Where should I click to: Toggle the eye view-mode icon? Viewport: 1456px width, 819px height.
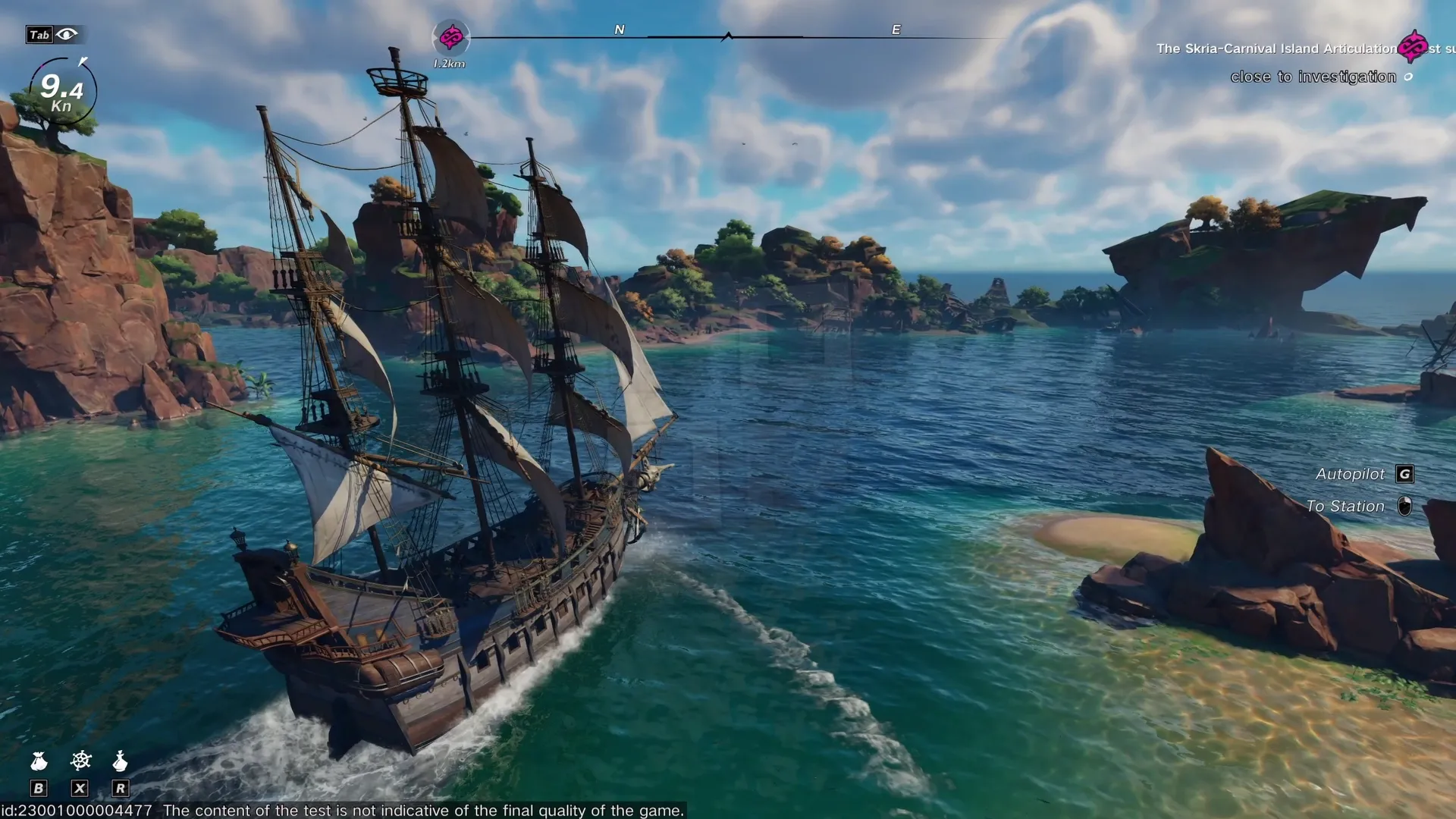[x=67, y=34]
